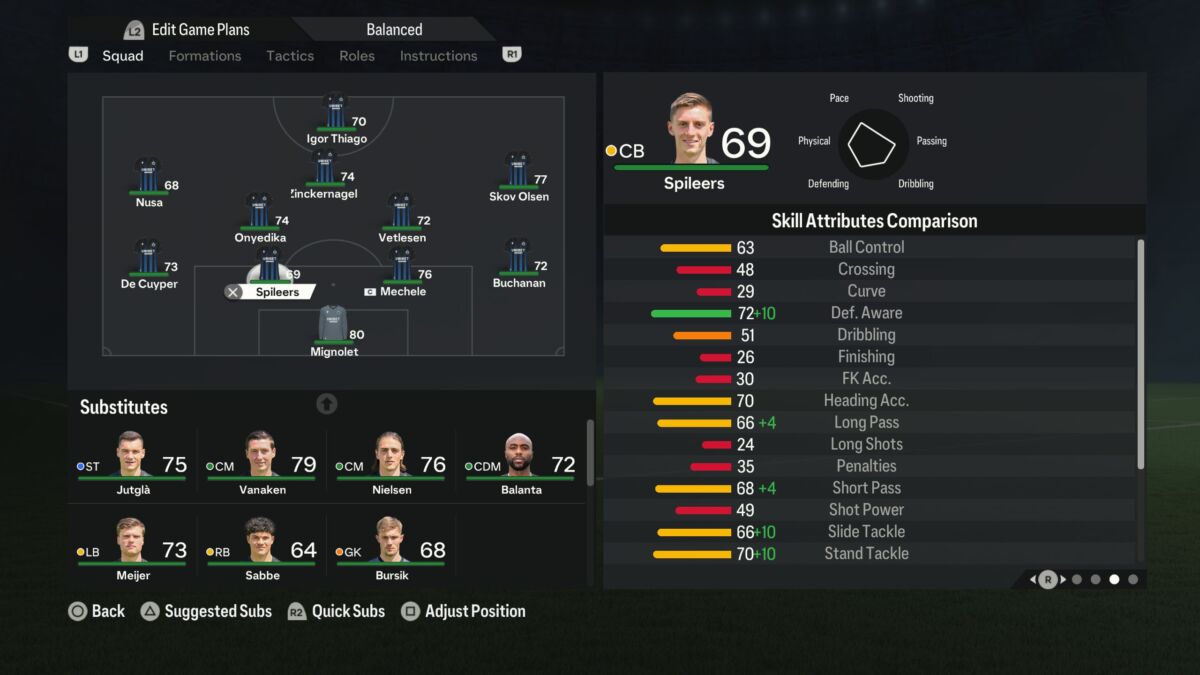Go to the Instructions tab
This screenshot has width=1200, height=675.
[438, 56]
